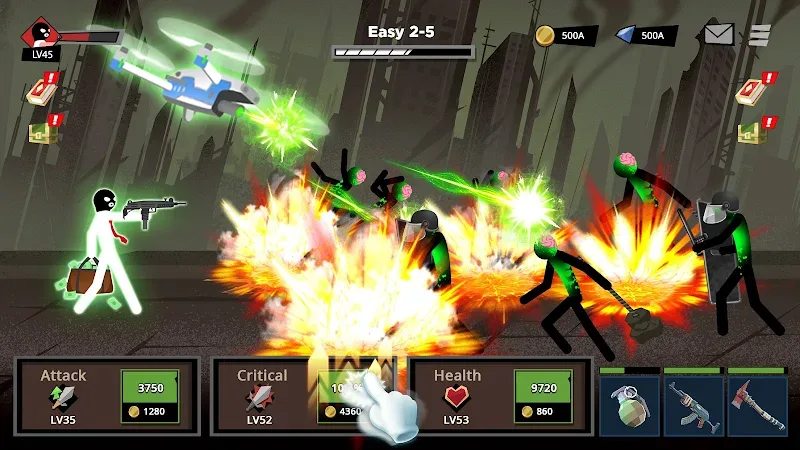Use the grenade skill slot
The height and width of the screenshot is (450, 800).
tap(629, 404)
